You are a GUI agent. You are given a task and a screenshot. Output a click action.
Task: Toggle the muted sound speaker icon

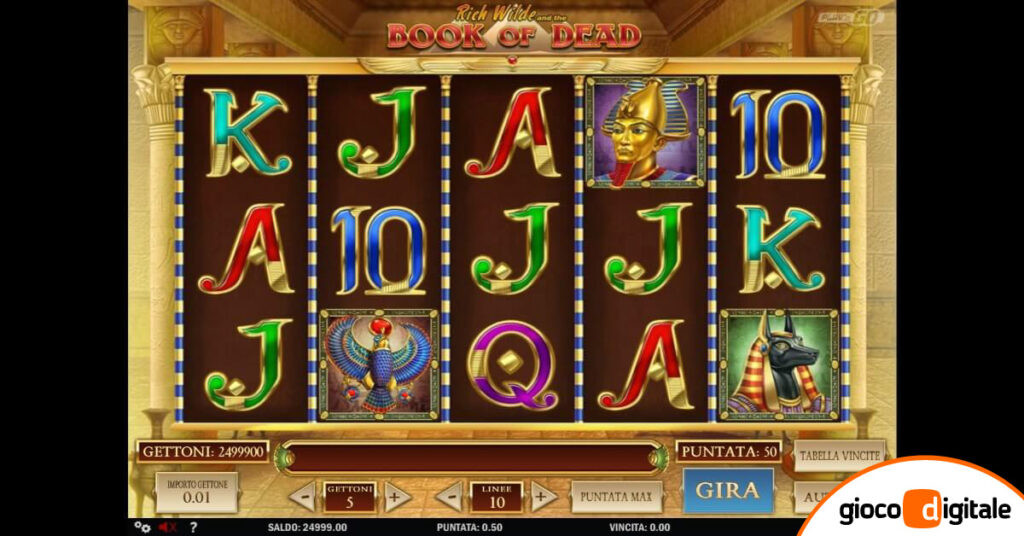(x=166, y=527)
